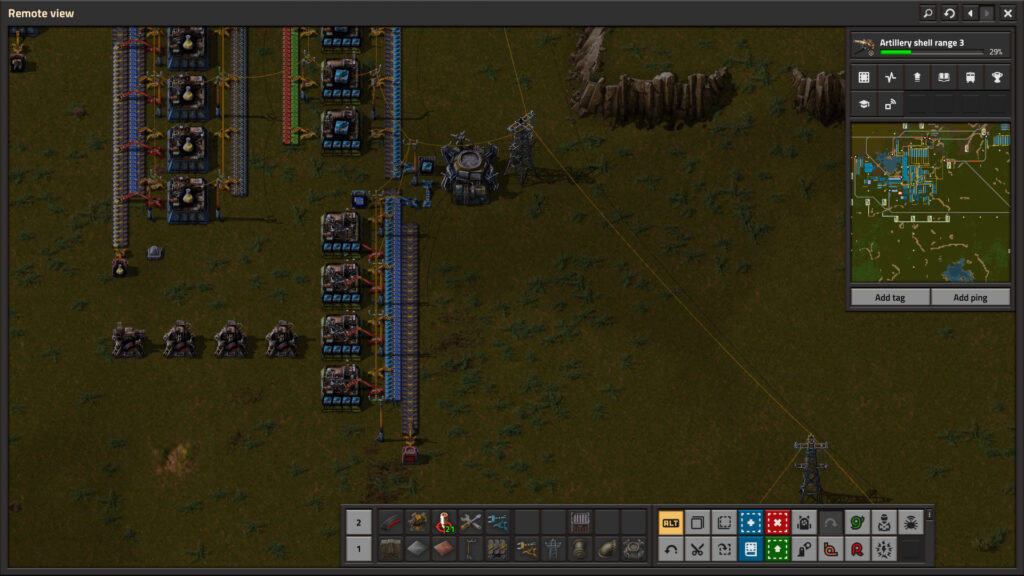The height and width of the screenshot is (576, 1024).
Task: Add tag to the map
Action: point(889,298)
